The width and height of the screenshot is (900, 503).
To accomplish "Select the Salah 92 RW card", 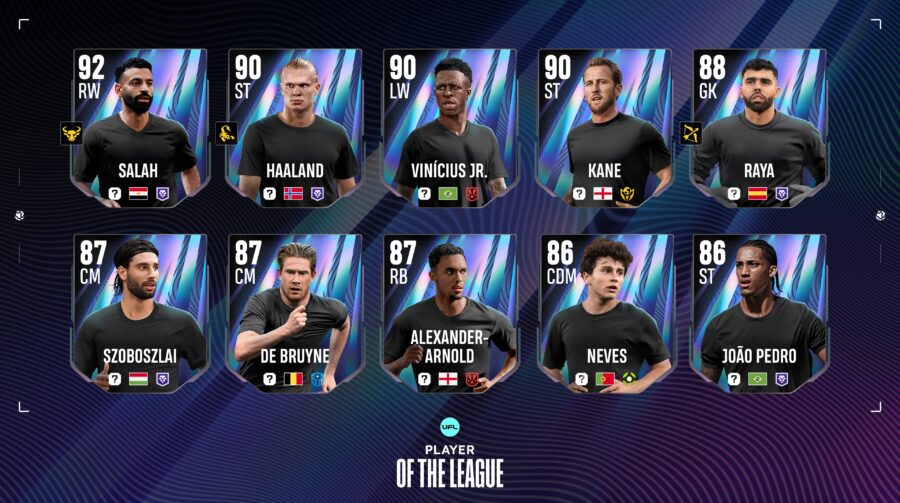I will pyautogui.click(x=140, y=128).
